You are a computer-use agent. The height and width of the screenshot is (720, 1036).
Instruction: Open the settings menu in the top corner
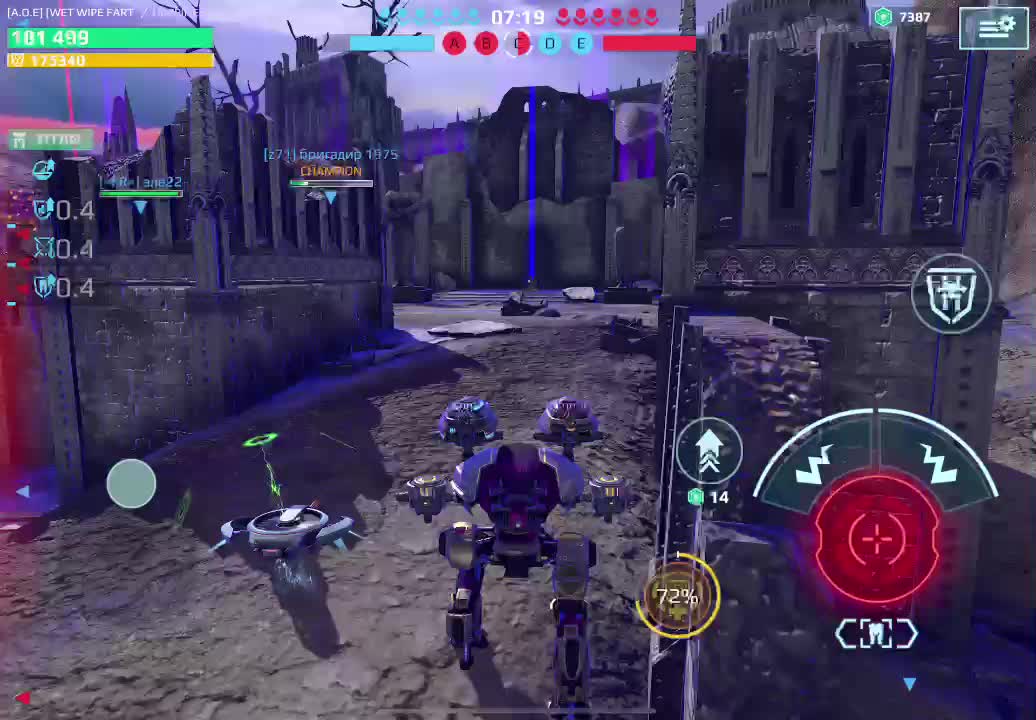click(993, 28)
